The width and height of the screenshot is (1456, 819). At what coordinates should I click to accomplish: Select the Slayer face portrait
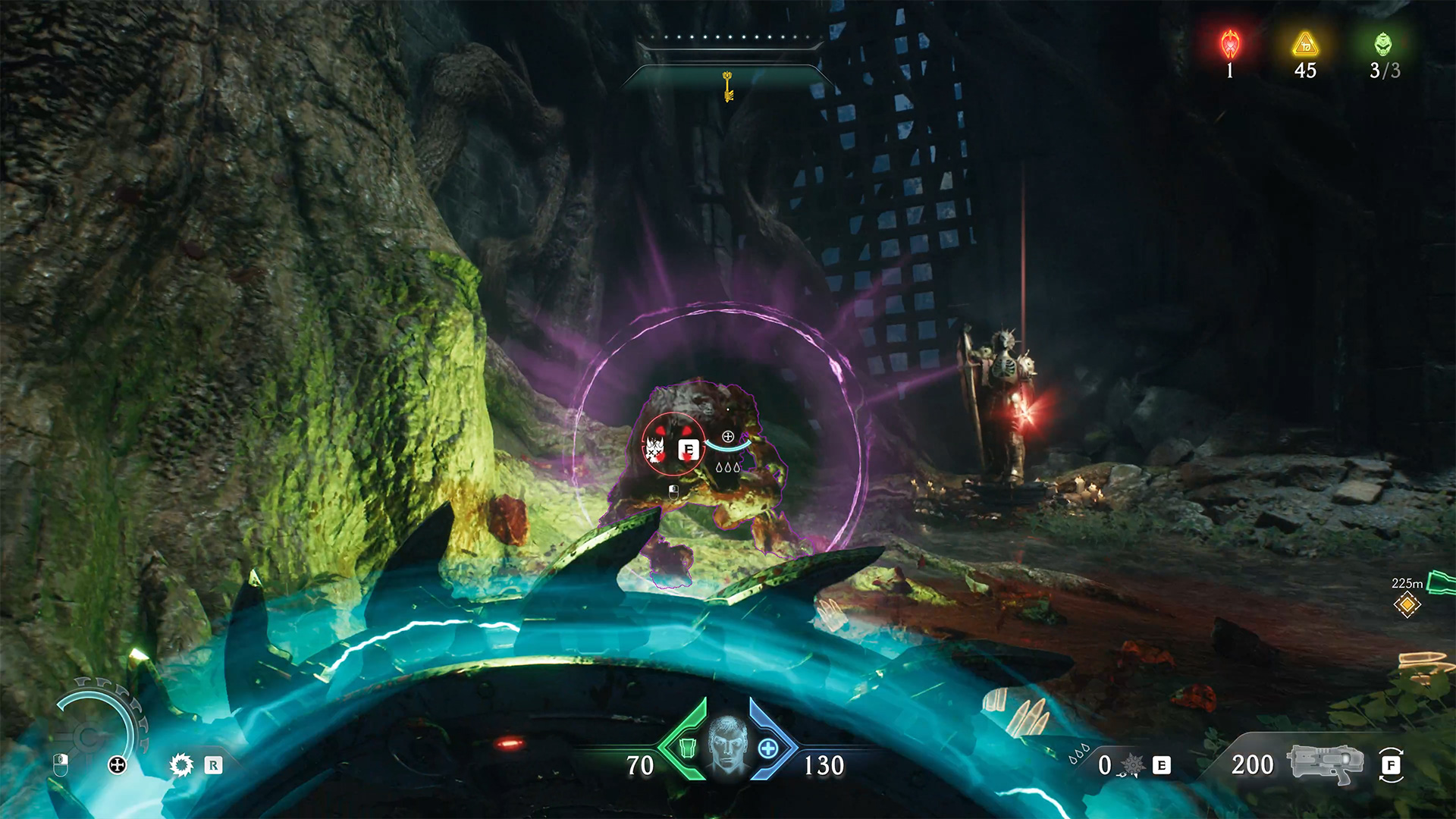[x=727, y=746]
